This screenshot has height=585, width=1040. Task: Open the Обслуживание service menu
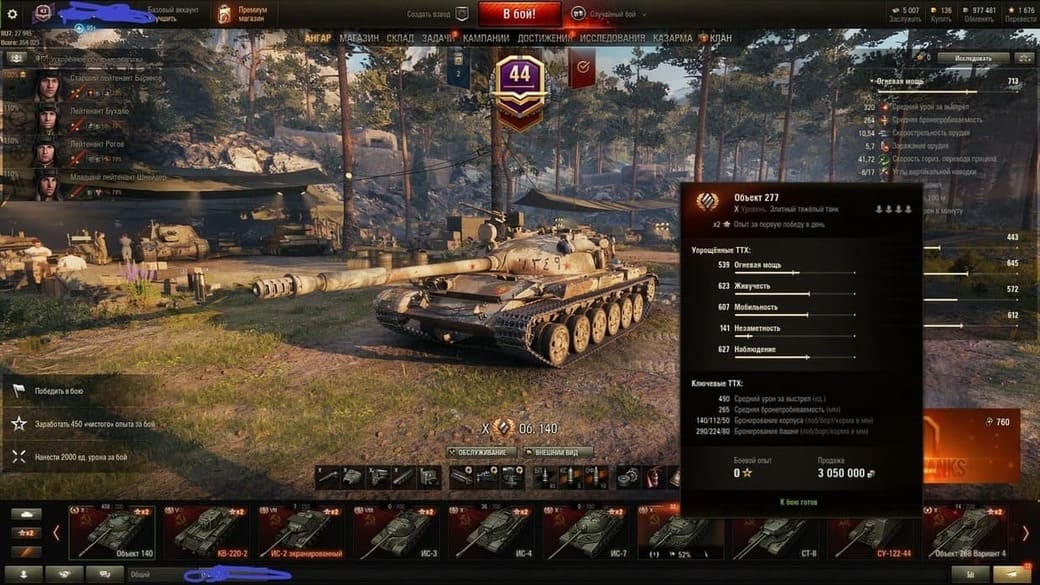point(482,452)
